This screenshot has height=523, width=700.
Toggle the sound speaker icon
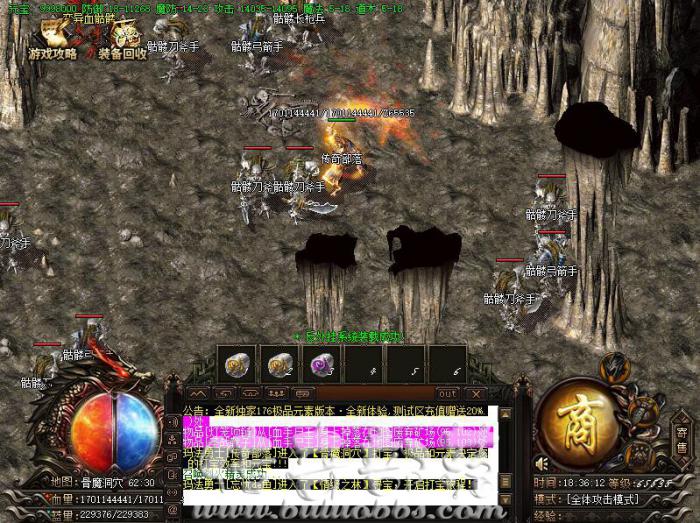click(541, 464)
